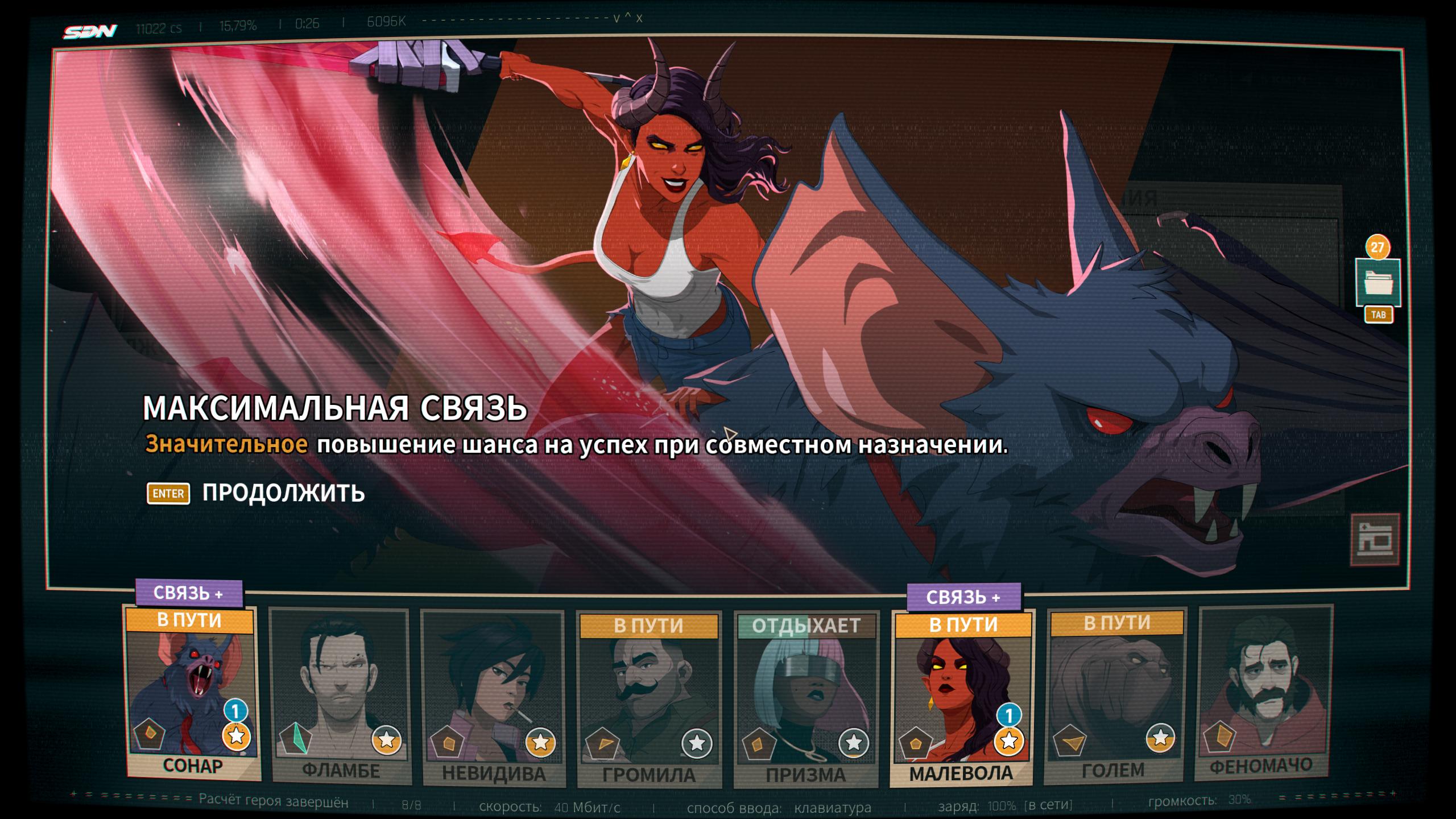This screenshot has width=1456, height=819.
Task: Open the red panel icon at right edge
Action: (1375, 539)
